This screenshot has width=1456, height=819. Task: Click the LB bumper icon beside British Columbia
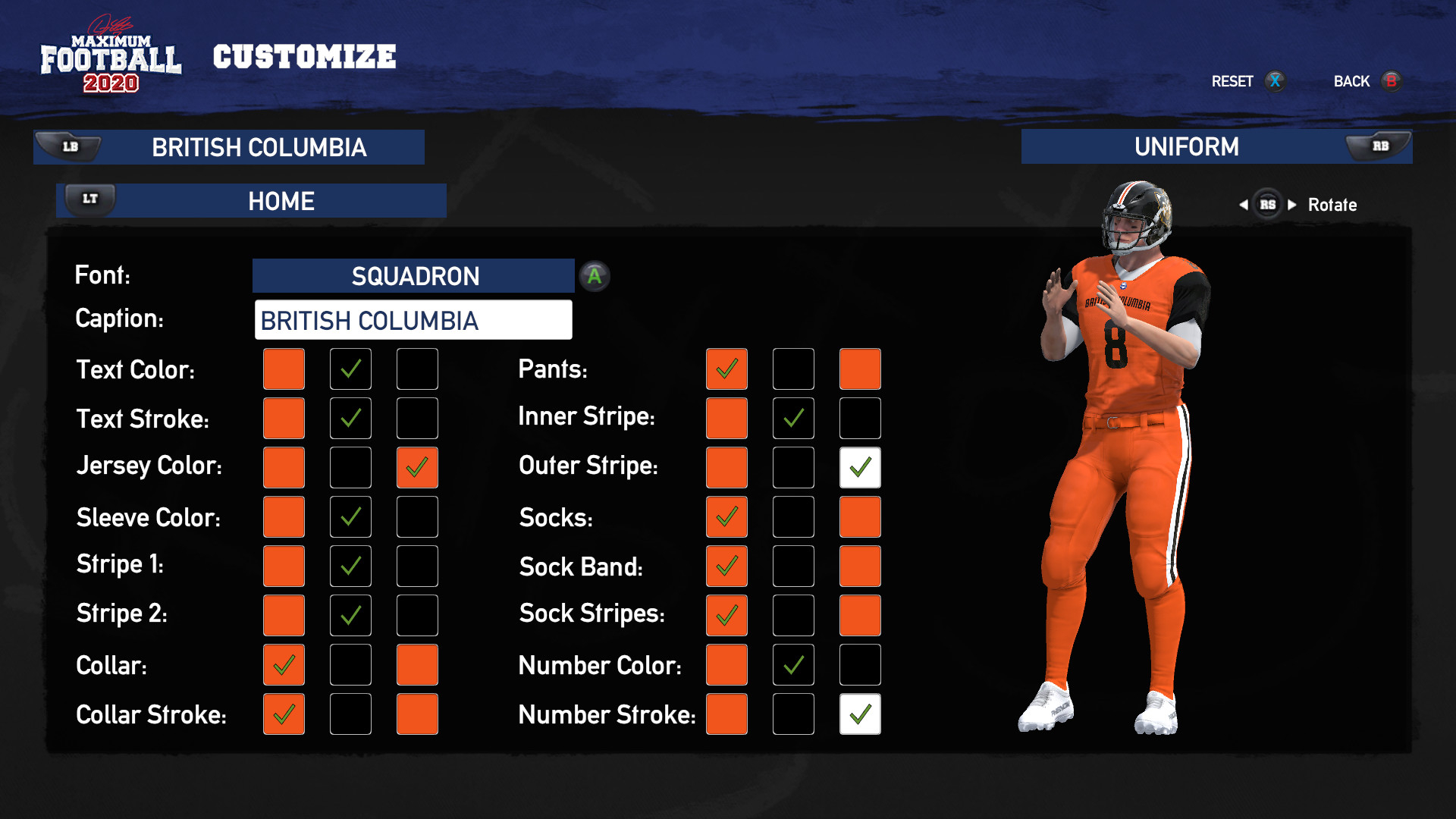71,146
